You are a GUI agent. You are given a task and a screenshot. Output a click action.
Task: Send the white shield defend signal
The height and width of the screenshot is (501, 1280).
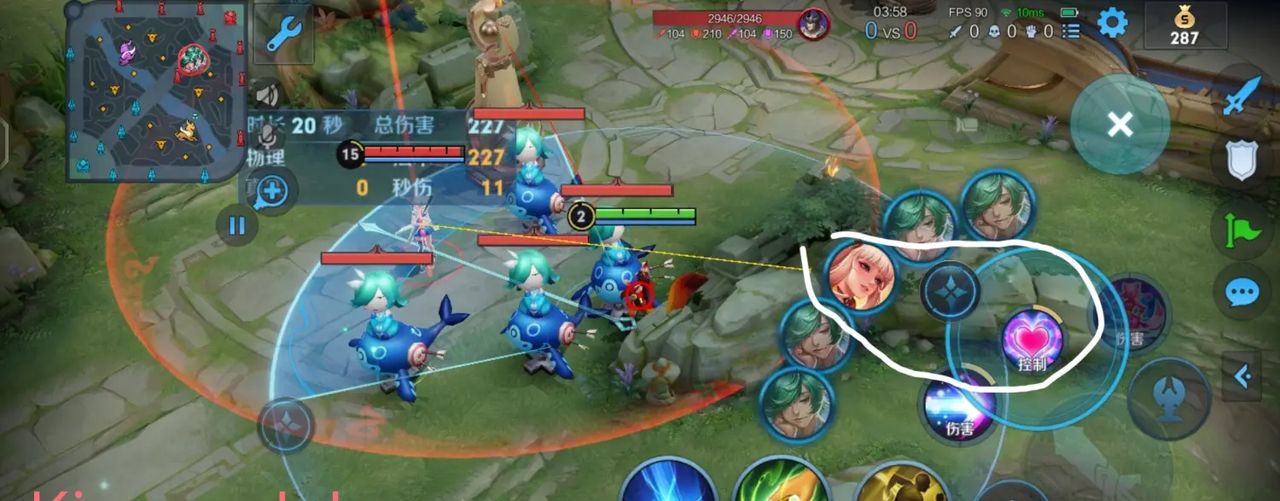point(1242,160)
